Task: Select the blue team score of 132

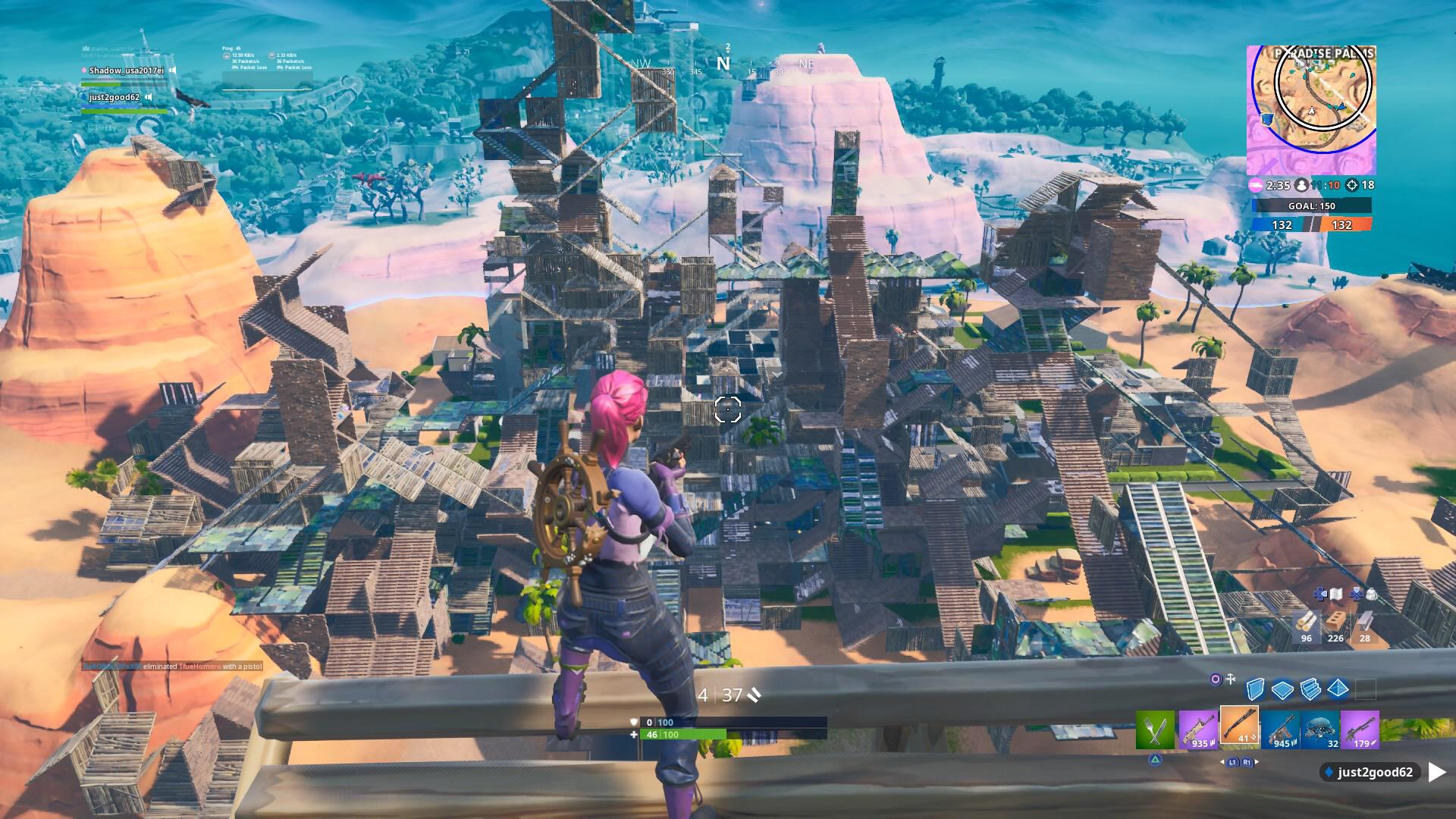Action: click(x=1282, y=225)
